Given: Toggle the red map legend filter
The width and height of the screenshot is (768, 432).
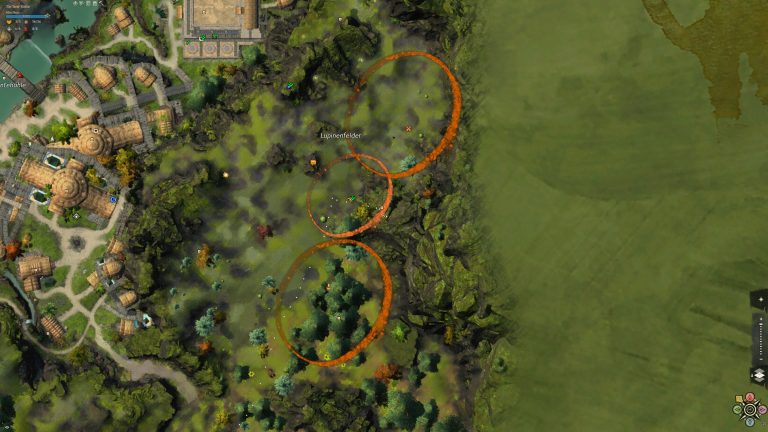Looking at the screenshot, I should point(750,397).
